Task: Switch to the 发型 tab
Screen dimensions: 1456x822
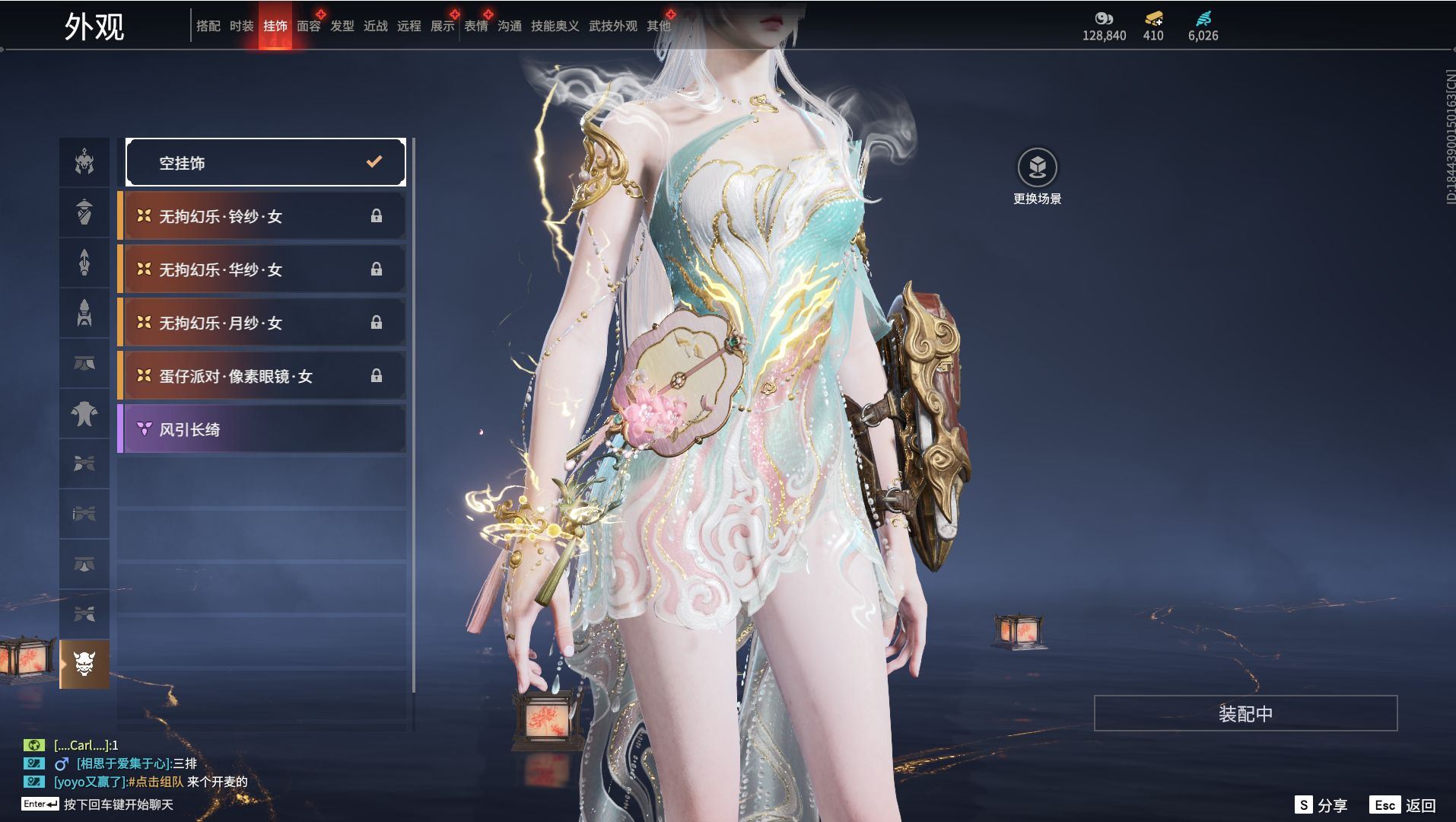Action: click(342, 26)
